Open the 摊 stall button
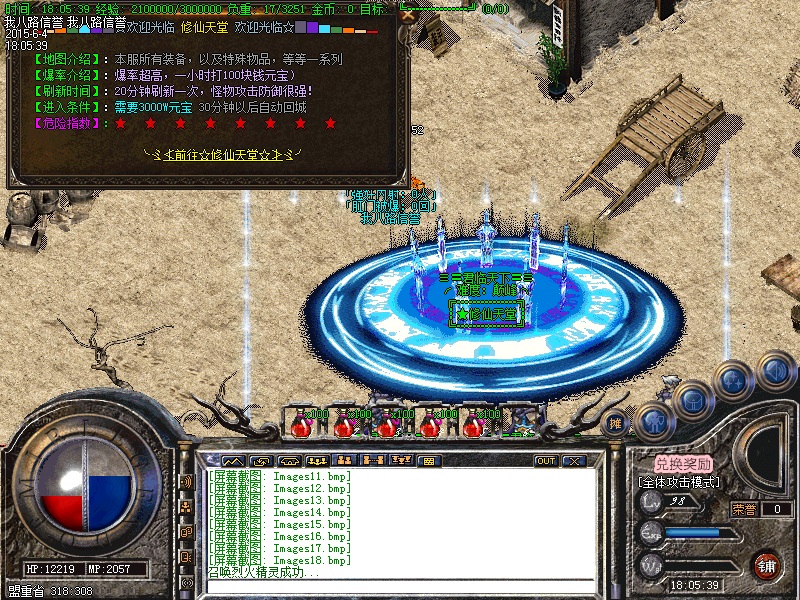 (x=617, y=422)
